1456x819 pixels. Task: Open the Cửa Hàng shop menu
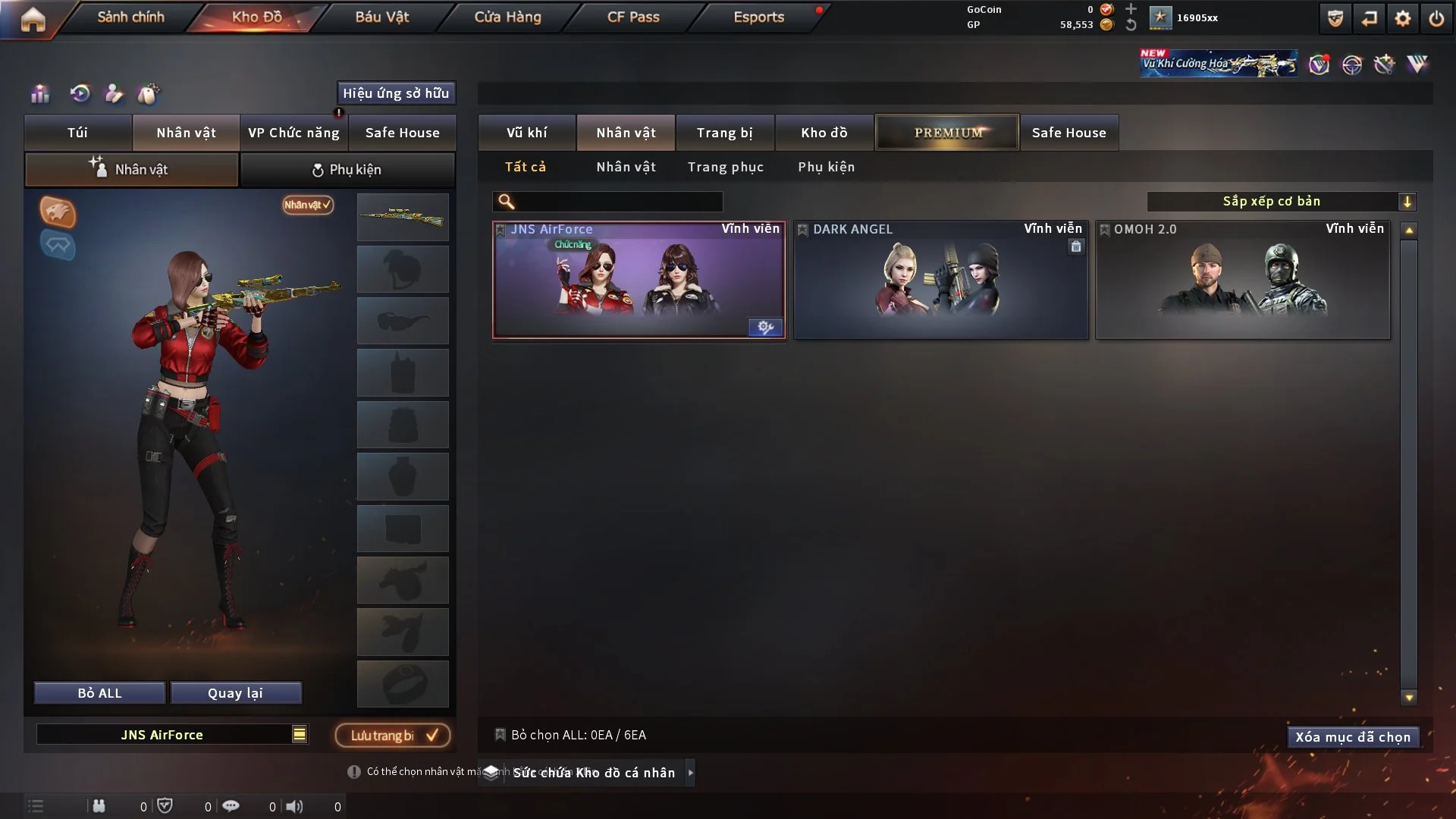(x=507, y=17)
